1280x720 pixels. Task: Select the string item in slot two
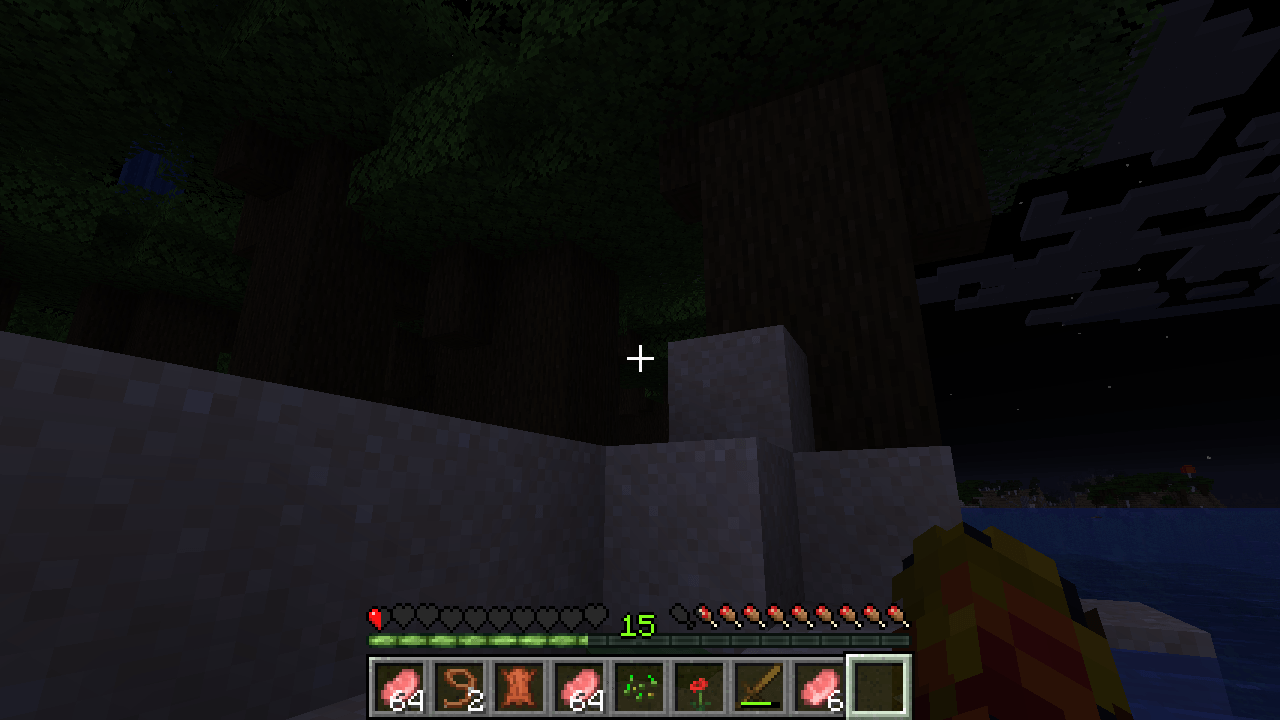click(x=458, y=684)
